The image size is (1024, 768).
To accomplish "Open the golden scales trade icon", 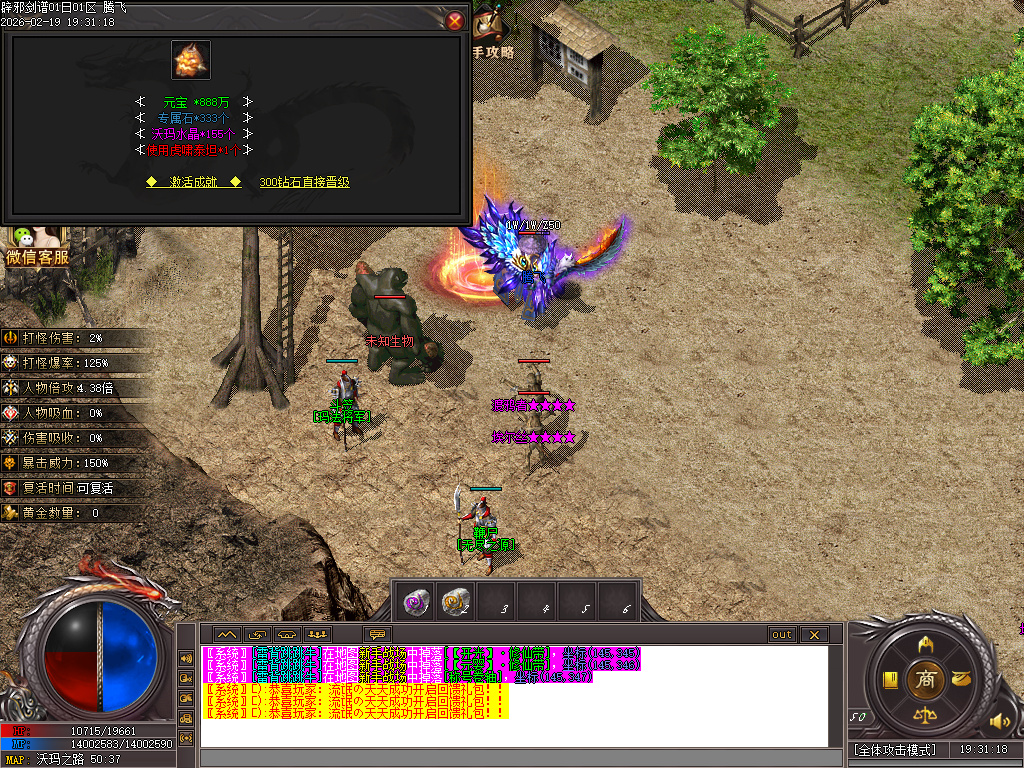I will pyautogui.click(x=925, y=715).
